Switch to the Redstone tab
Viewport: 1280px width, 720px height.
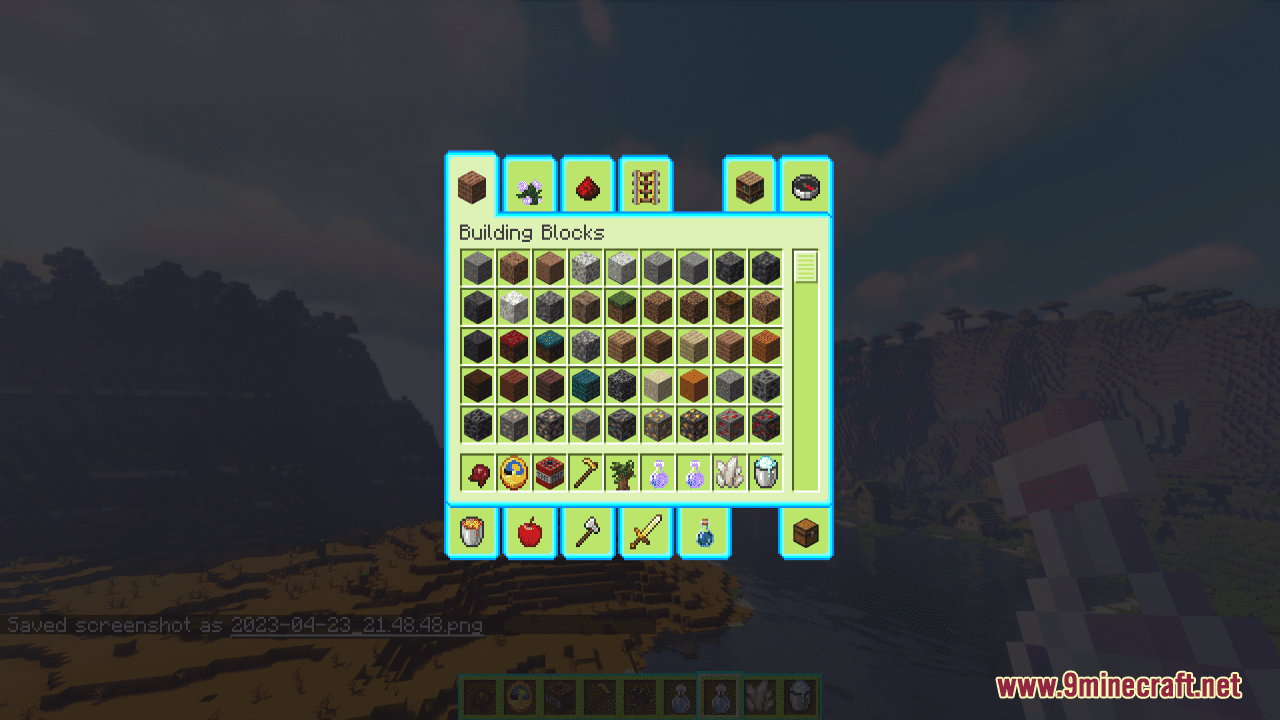click(x=587, y=187)
